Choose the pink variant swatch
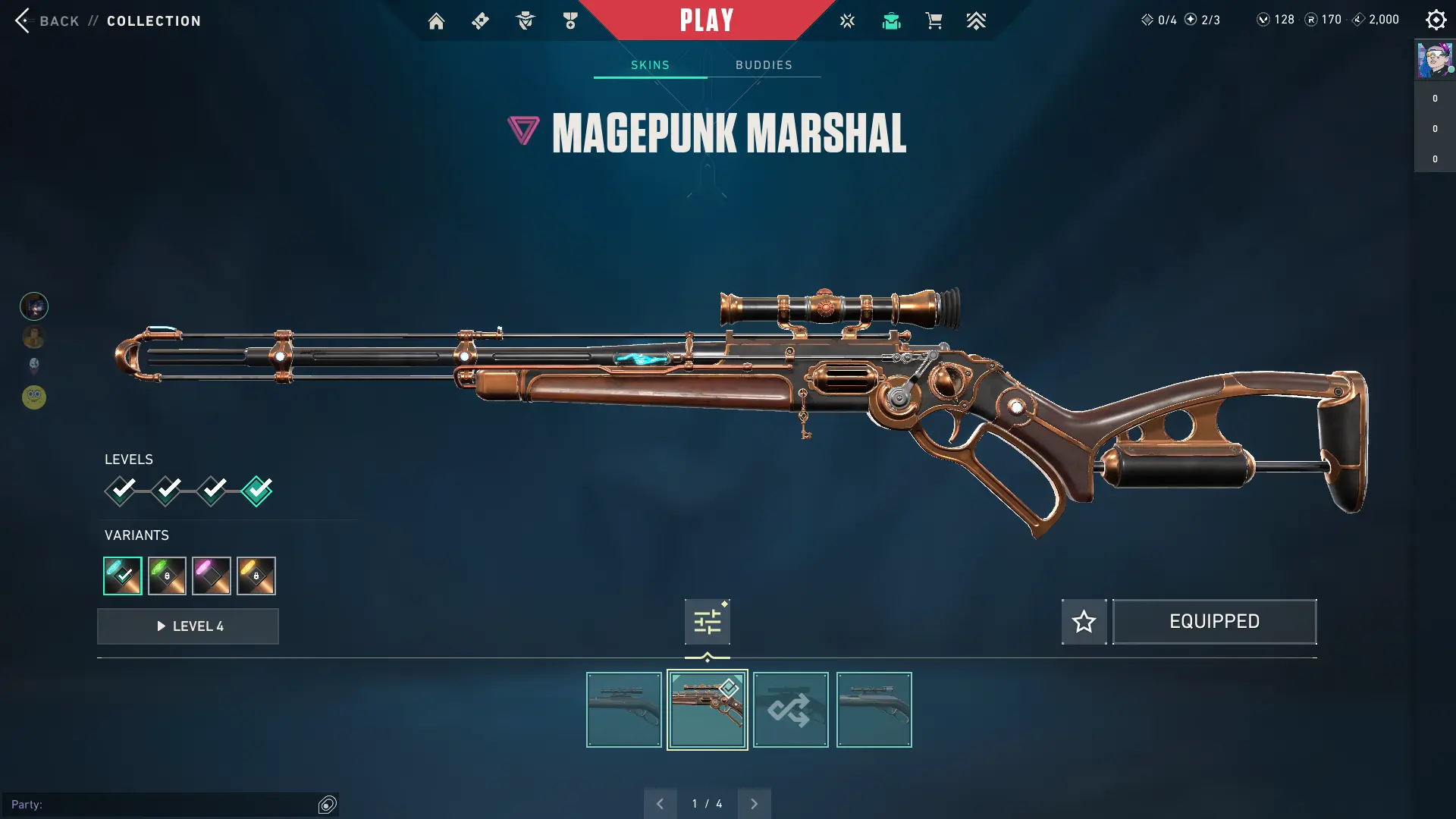Image resolution: width=1456 pixels, height=819 pixels. pos(212,576)
